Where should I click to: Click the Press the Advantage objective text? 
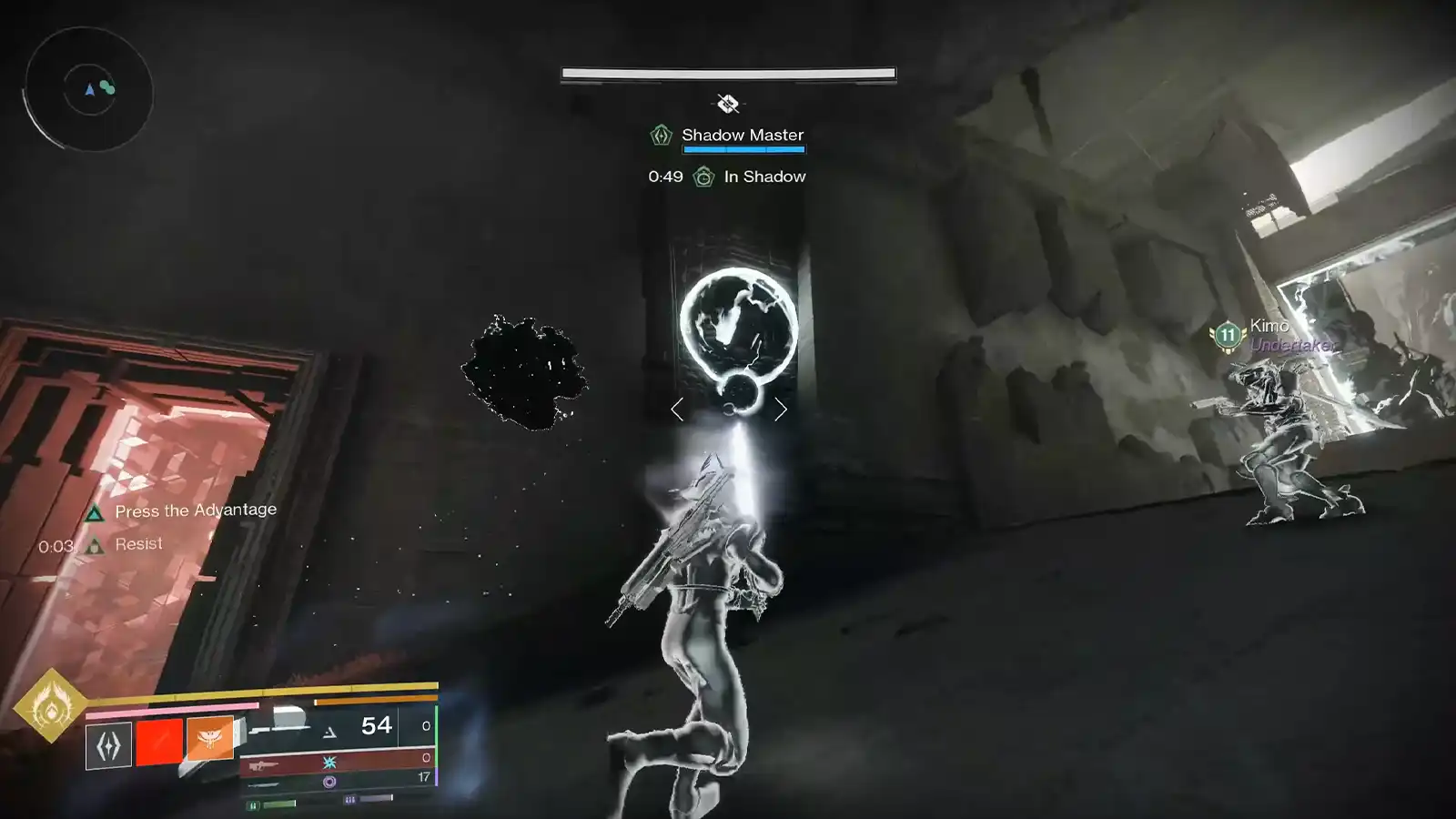coord(194,511)
